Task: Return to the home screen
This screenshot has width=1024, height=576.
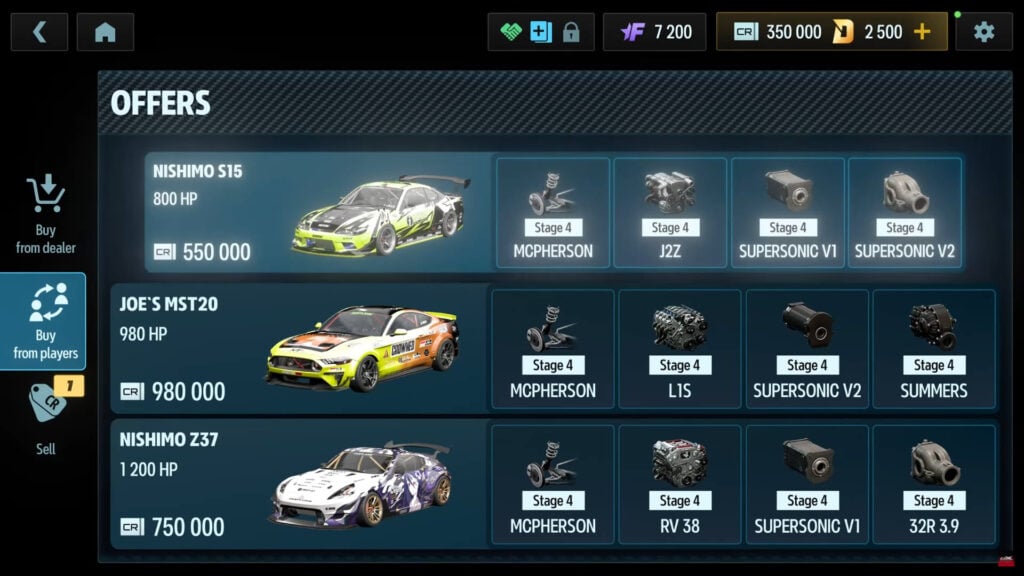Action: click(105, 32)
